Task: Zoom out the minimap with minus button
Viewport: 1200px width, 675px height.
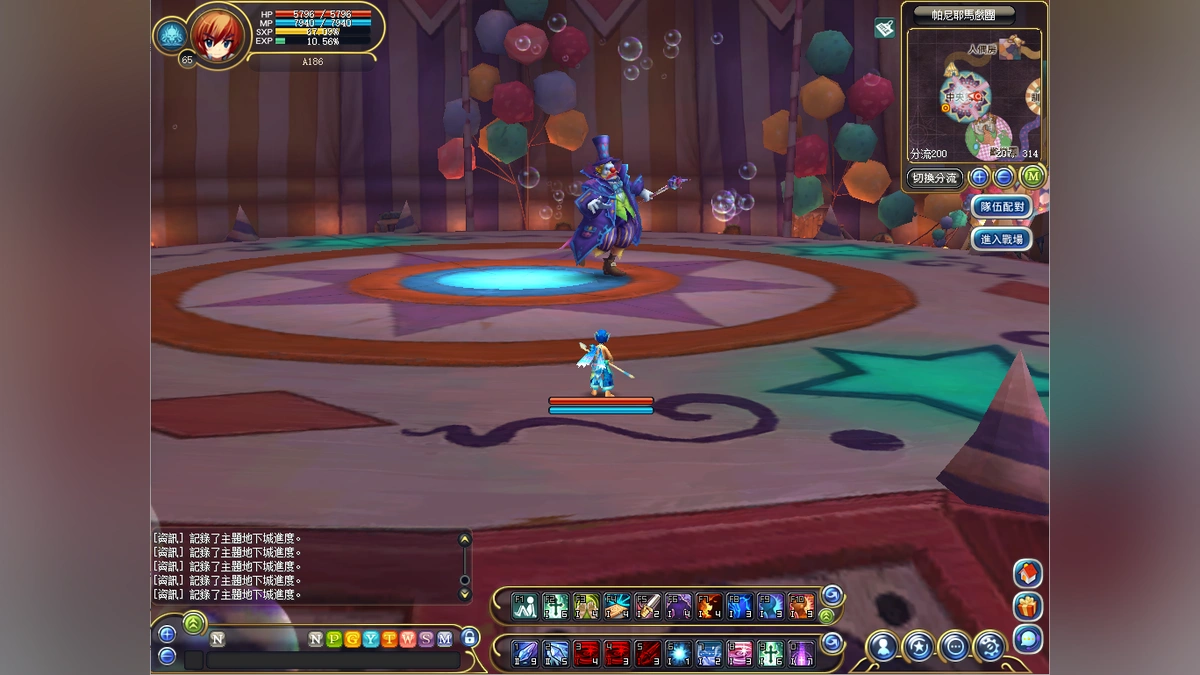Action: 1004,178
